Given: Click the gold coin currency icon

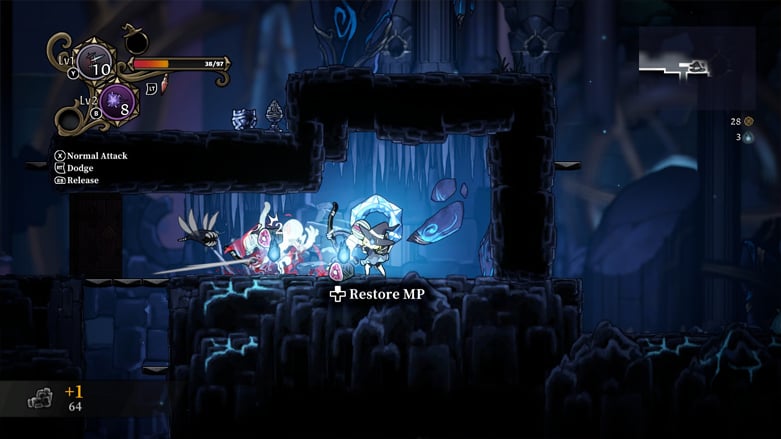Looking at the screenshot, I should 748,121.
